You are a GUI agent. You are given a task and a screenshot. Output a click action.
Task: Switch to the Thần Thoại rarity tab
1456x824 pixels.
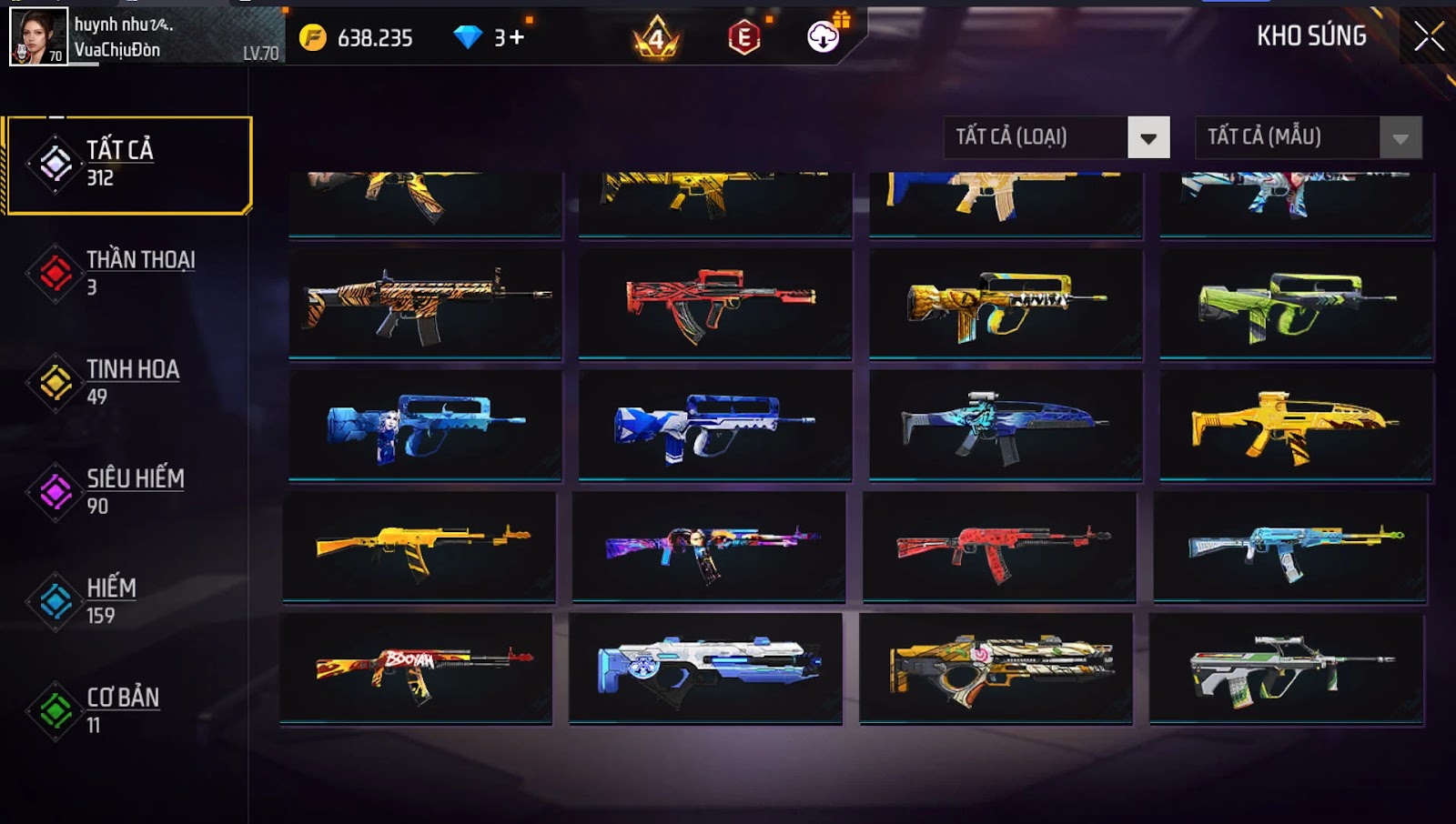[x=127, y=273]
